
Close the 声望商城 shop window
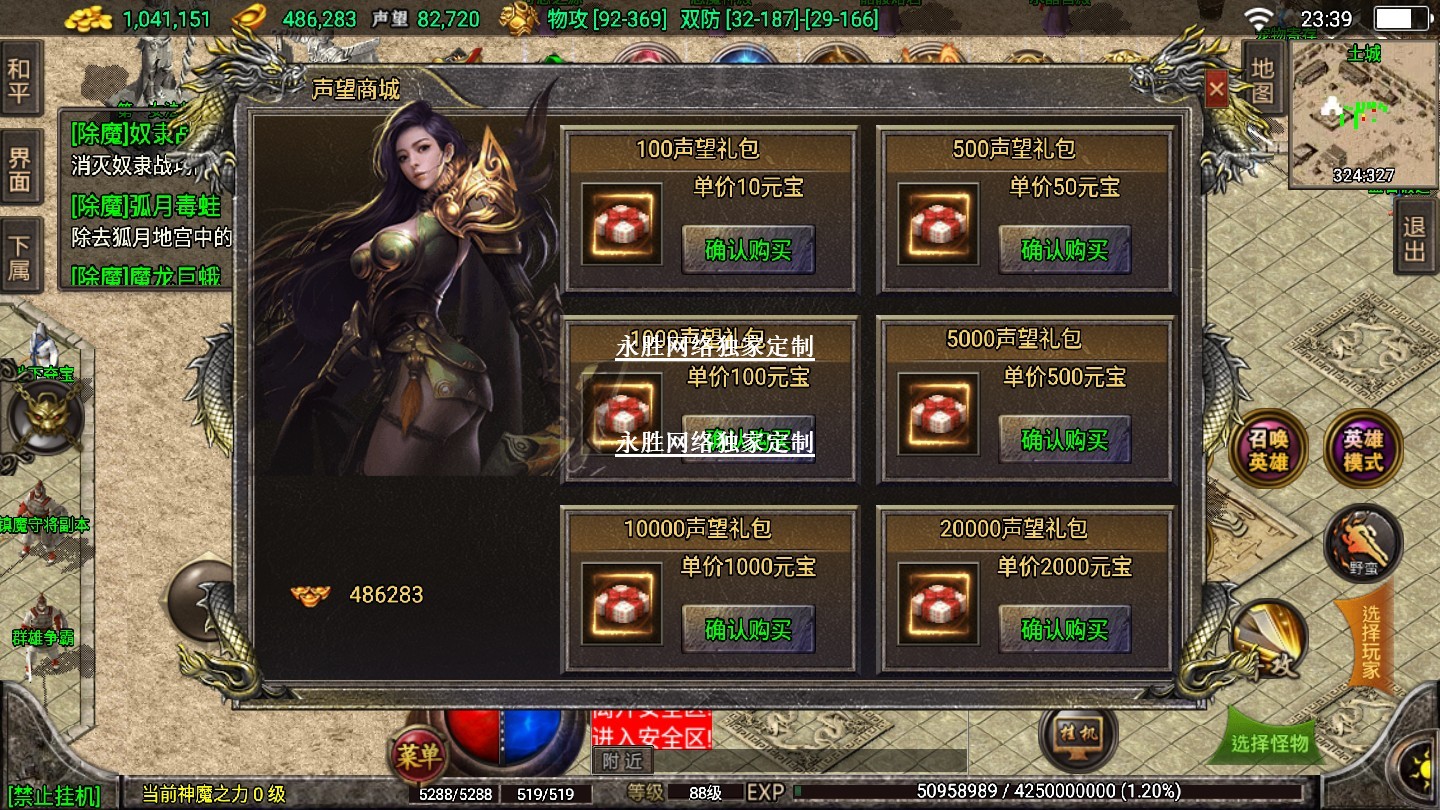click(x=1216, y=90)
